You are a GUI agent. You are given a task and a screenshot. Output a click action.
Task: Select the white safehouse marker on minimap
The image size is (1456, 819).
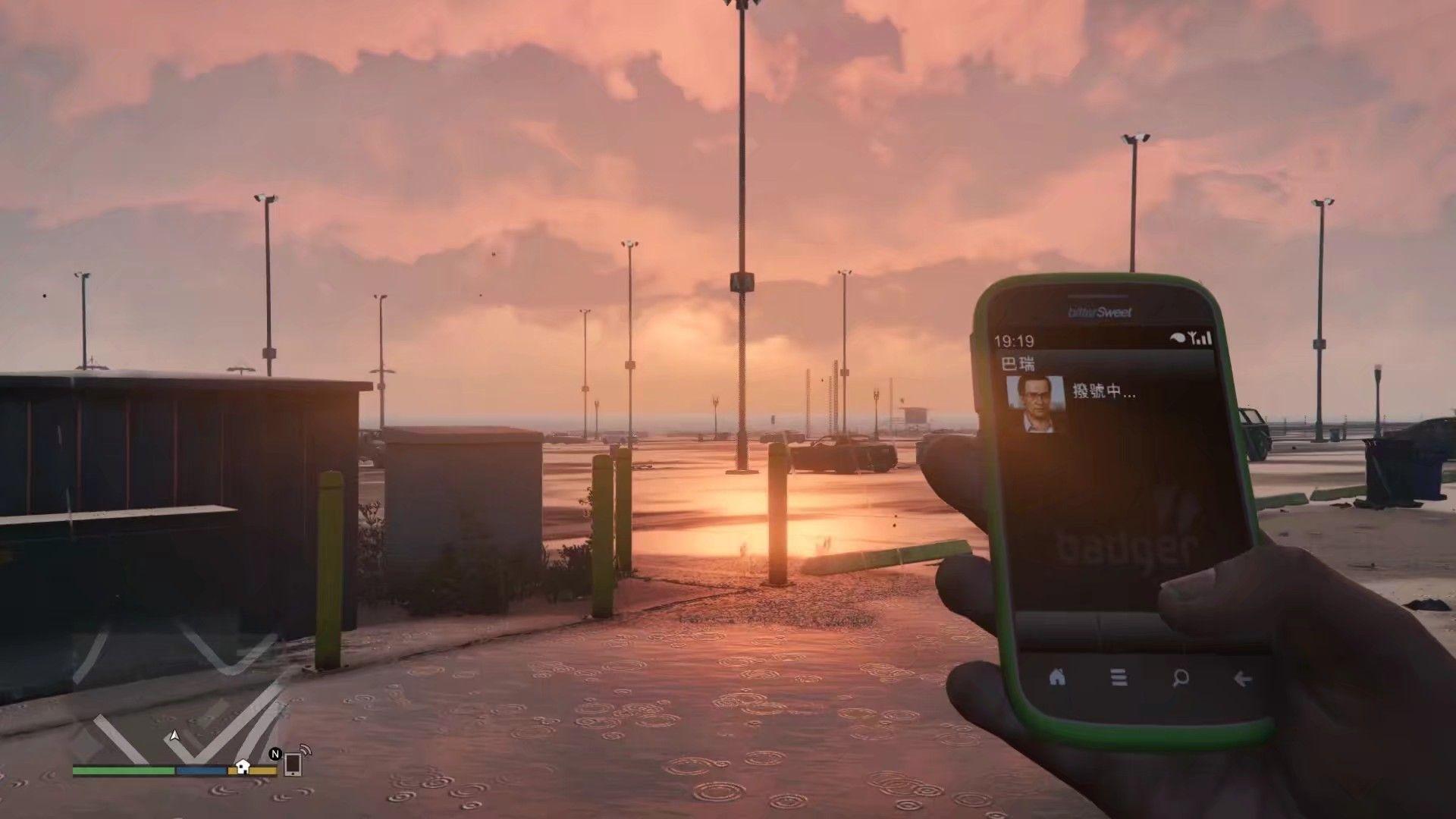click(243, 766)
